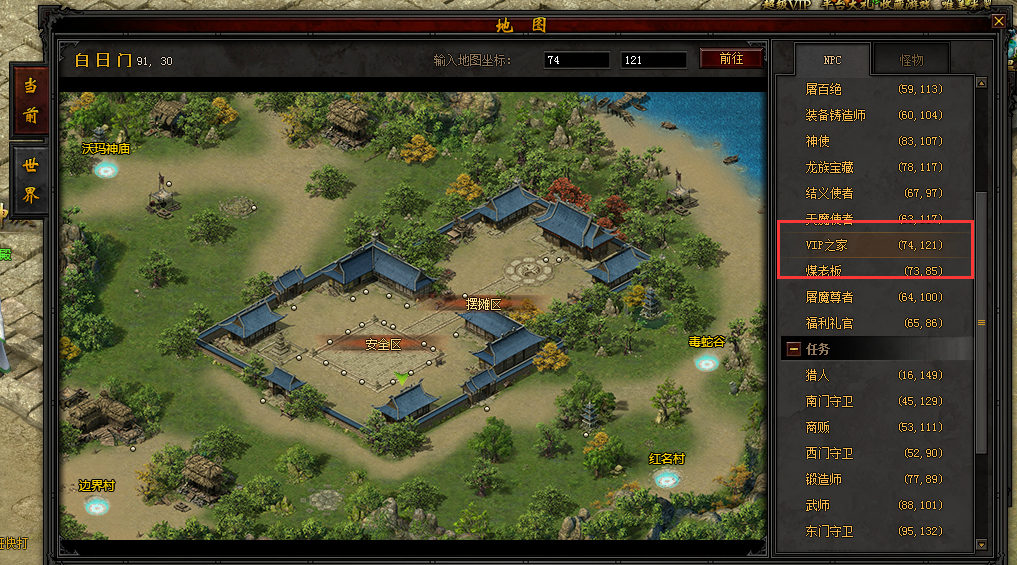This screenshot has width=1017, height=565.
Task: Select the NPC tab
Action: pos(832,60)
